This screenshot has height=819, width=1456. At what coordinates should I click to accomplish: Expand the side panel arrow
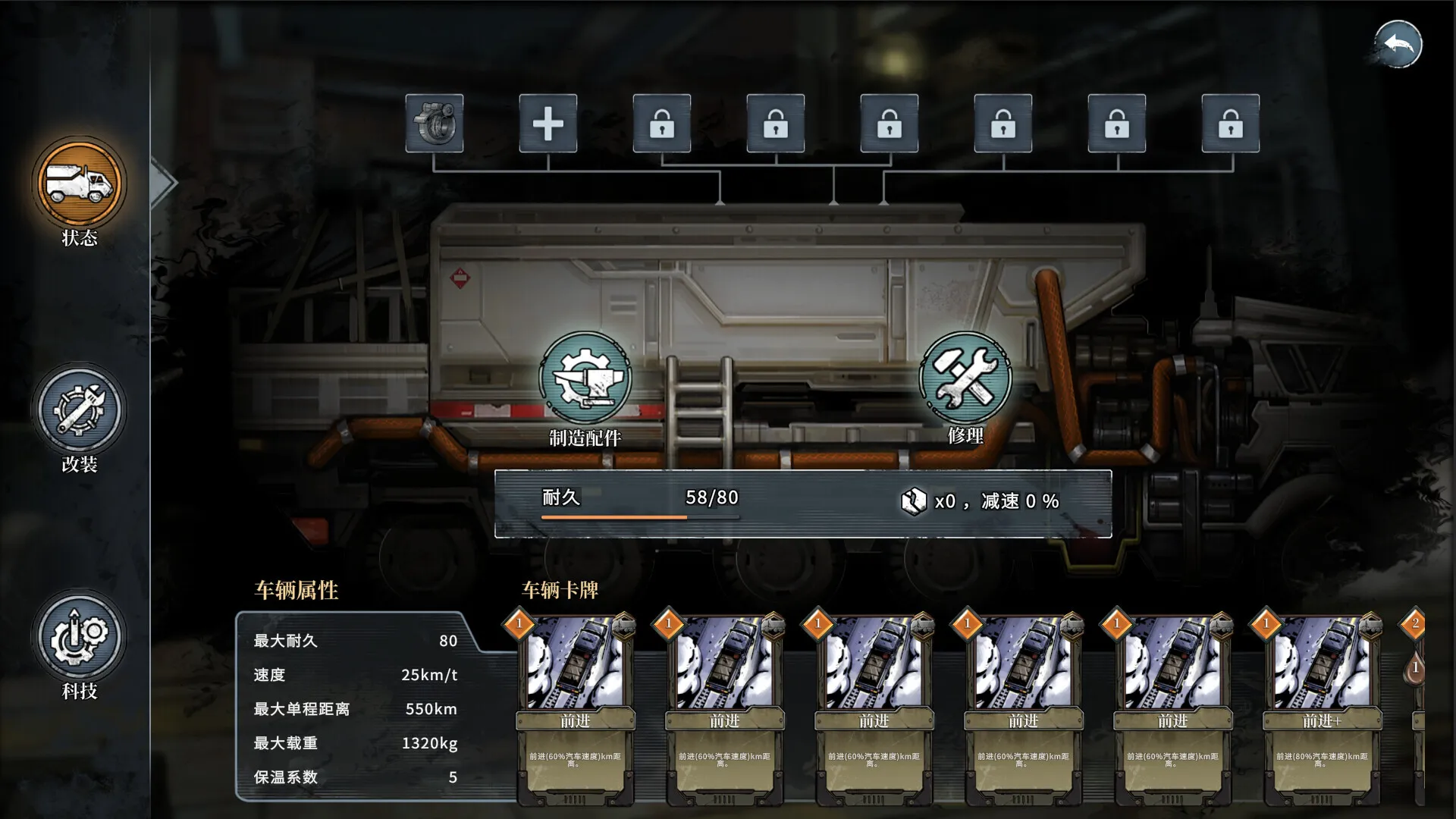(x=163, y=183)
